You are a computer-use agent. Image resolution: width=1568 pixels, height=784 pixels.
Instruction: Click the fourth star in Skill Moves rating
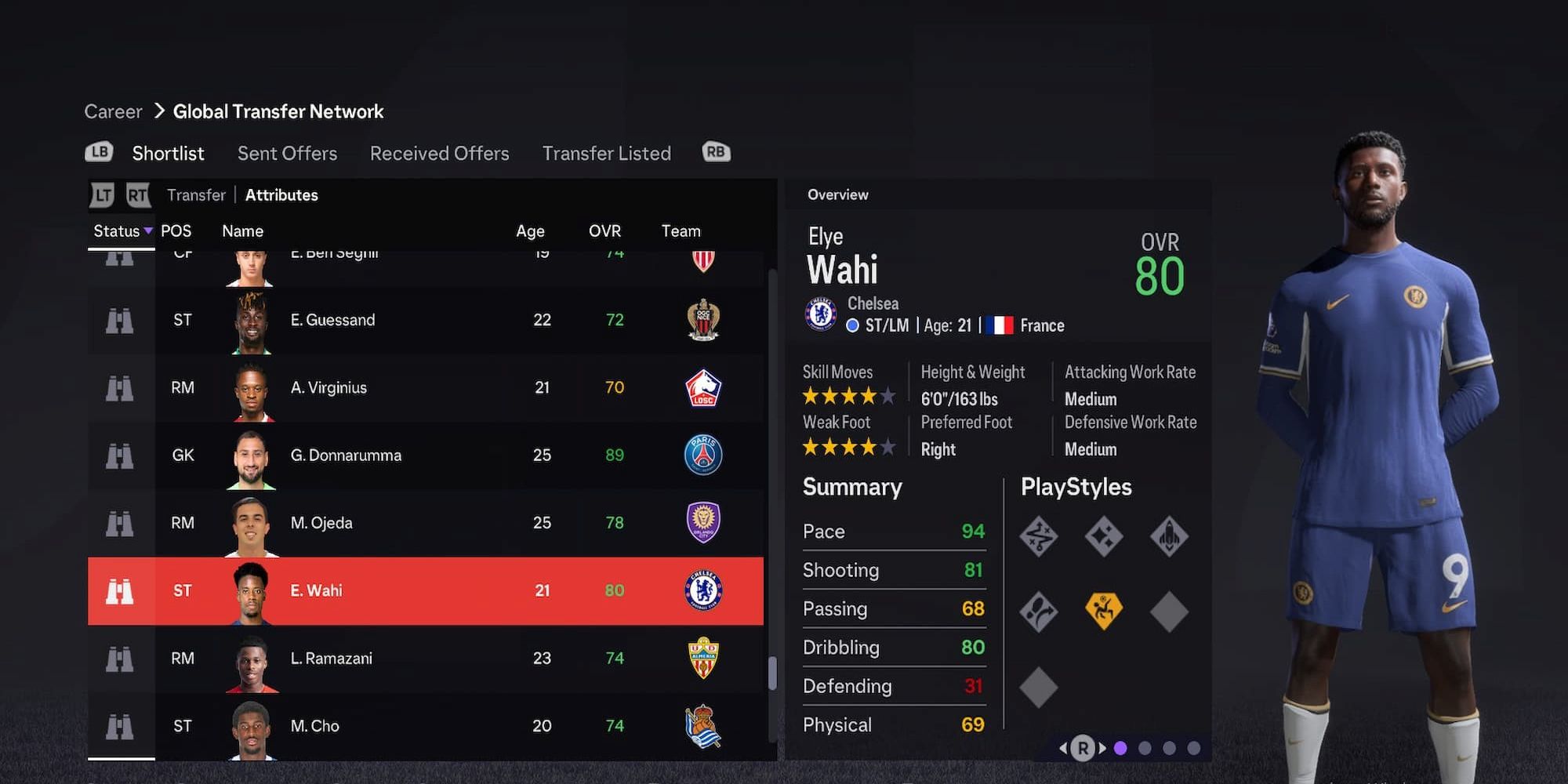click(870, 397)
